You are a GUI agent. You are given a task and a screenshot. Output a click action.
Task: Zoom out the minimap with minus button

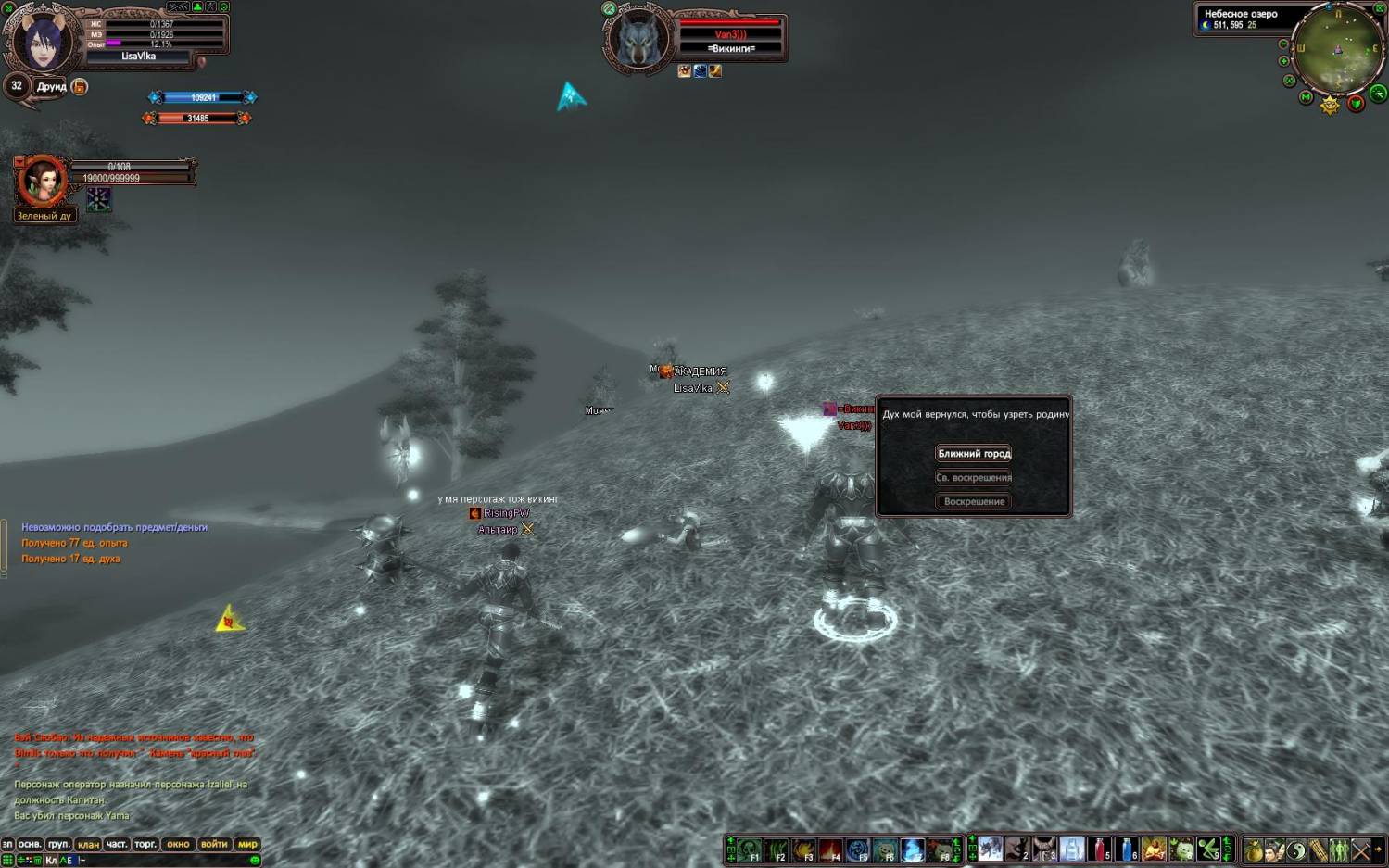(x=1283, y=44)
